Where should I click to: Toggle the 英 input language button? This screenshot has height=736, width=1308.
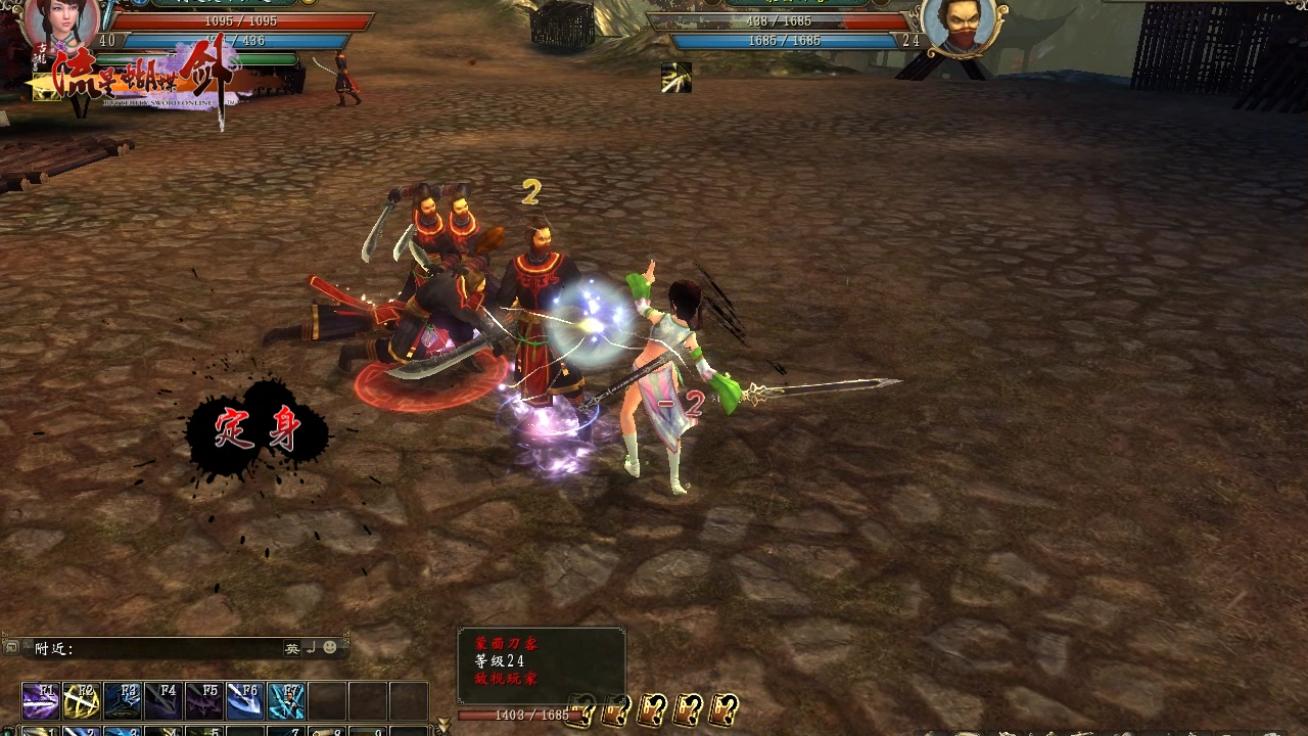pos(292,648)
